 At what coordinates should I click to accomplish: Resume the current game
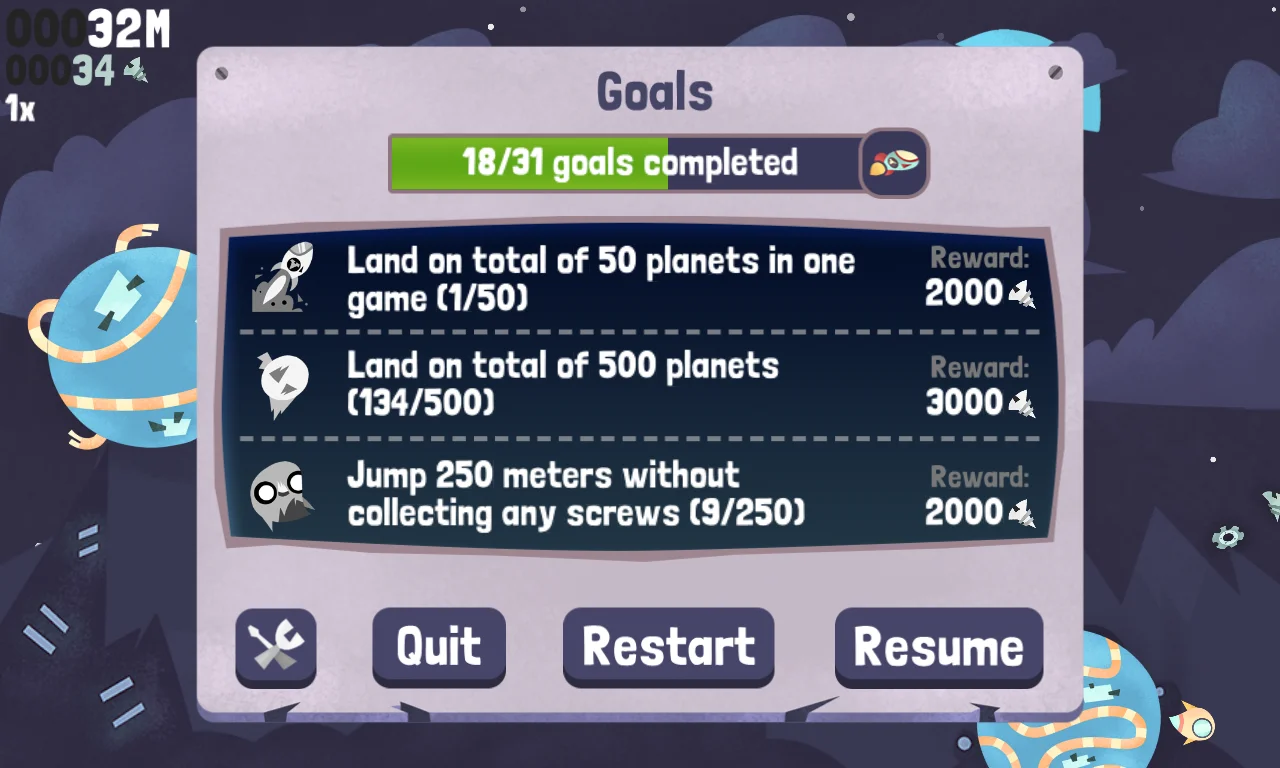(938, 647)
